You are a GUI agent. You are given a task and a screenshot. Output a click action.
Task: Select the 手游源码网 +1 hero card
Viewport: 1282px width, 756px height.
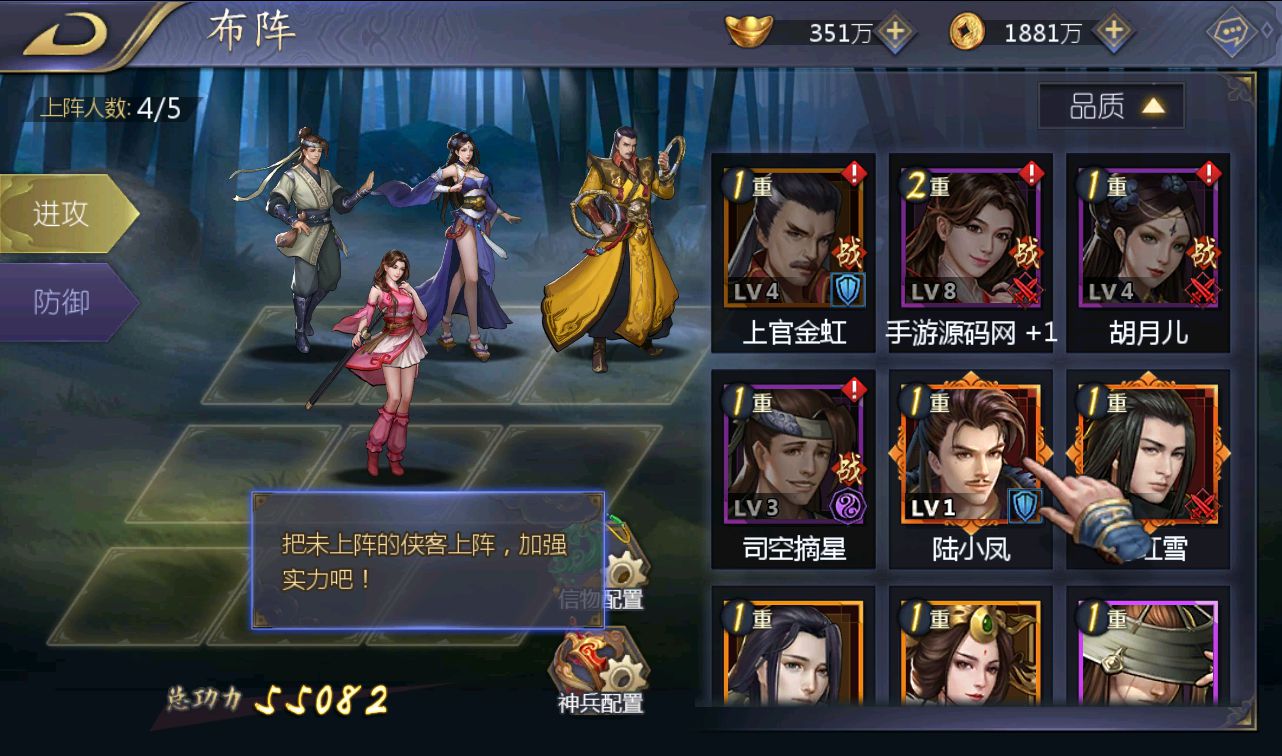[x=969, y=245]
